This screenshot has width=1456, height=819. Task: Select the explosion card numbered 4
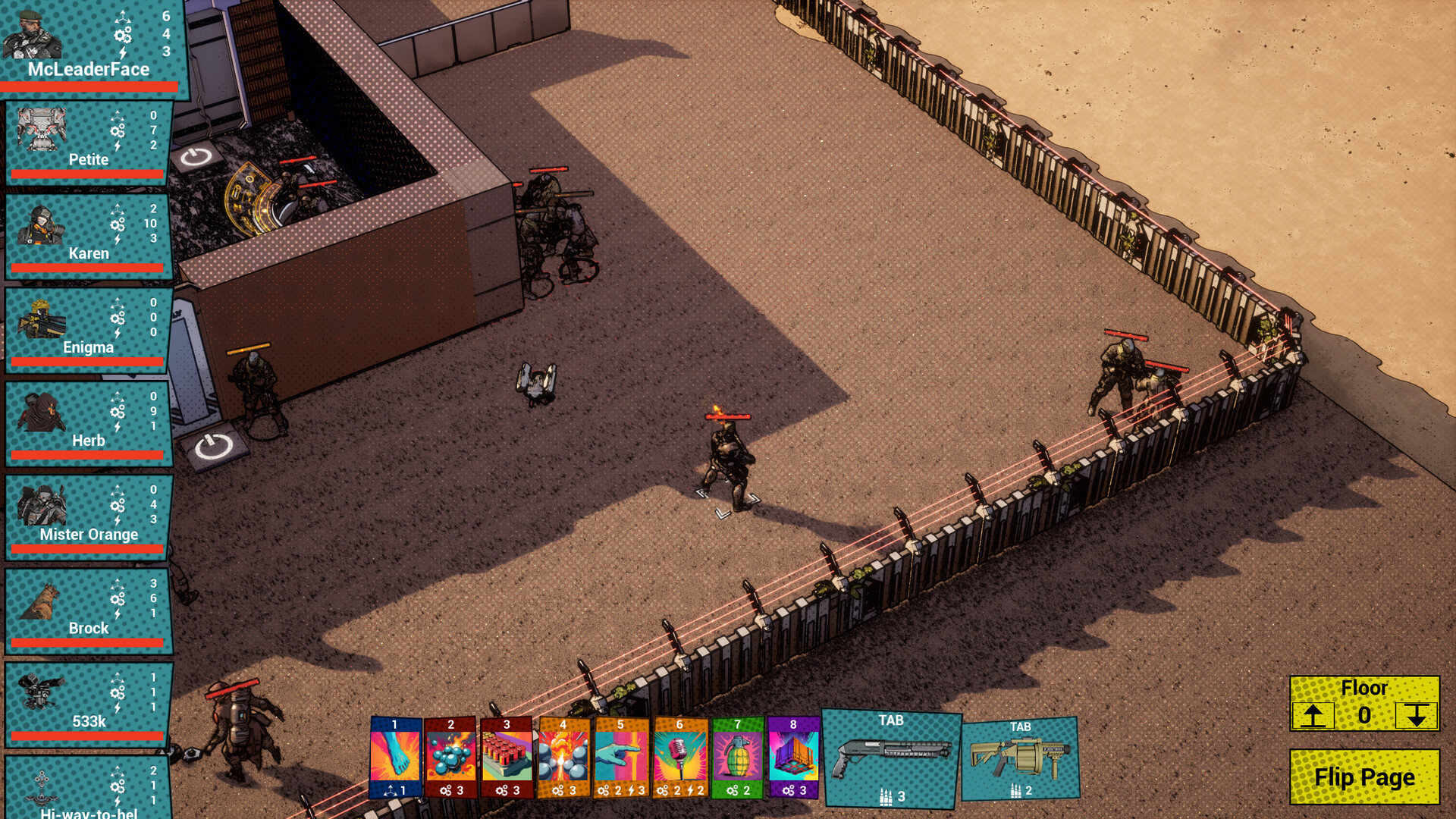click(564, 758)
